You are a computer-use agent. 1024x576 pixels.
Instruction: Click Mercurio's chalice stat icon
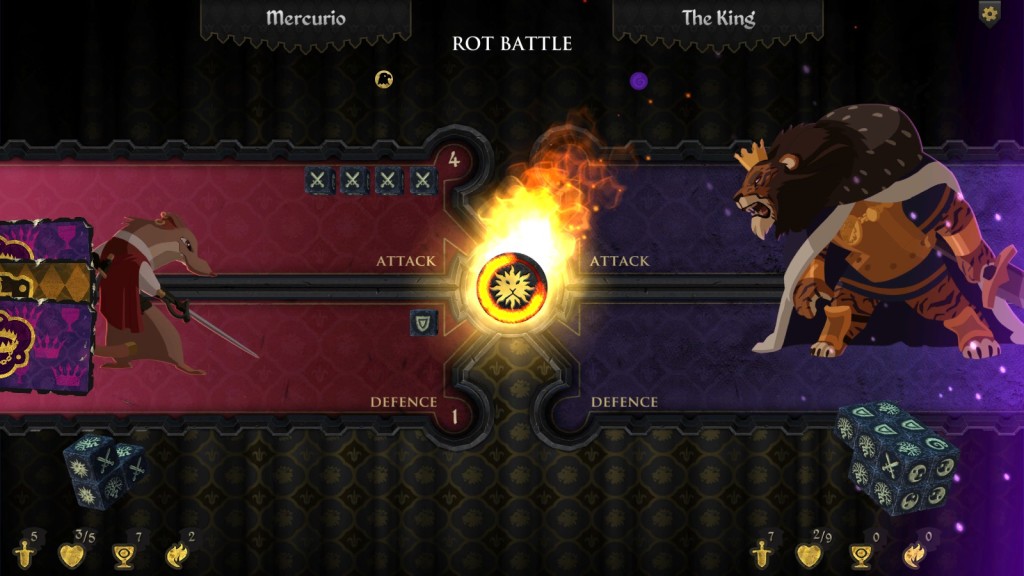click(124, 555)
